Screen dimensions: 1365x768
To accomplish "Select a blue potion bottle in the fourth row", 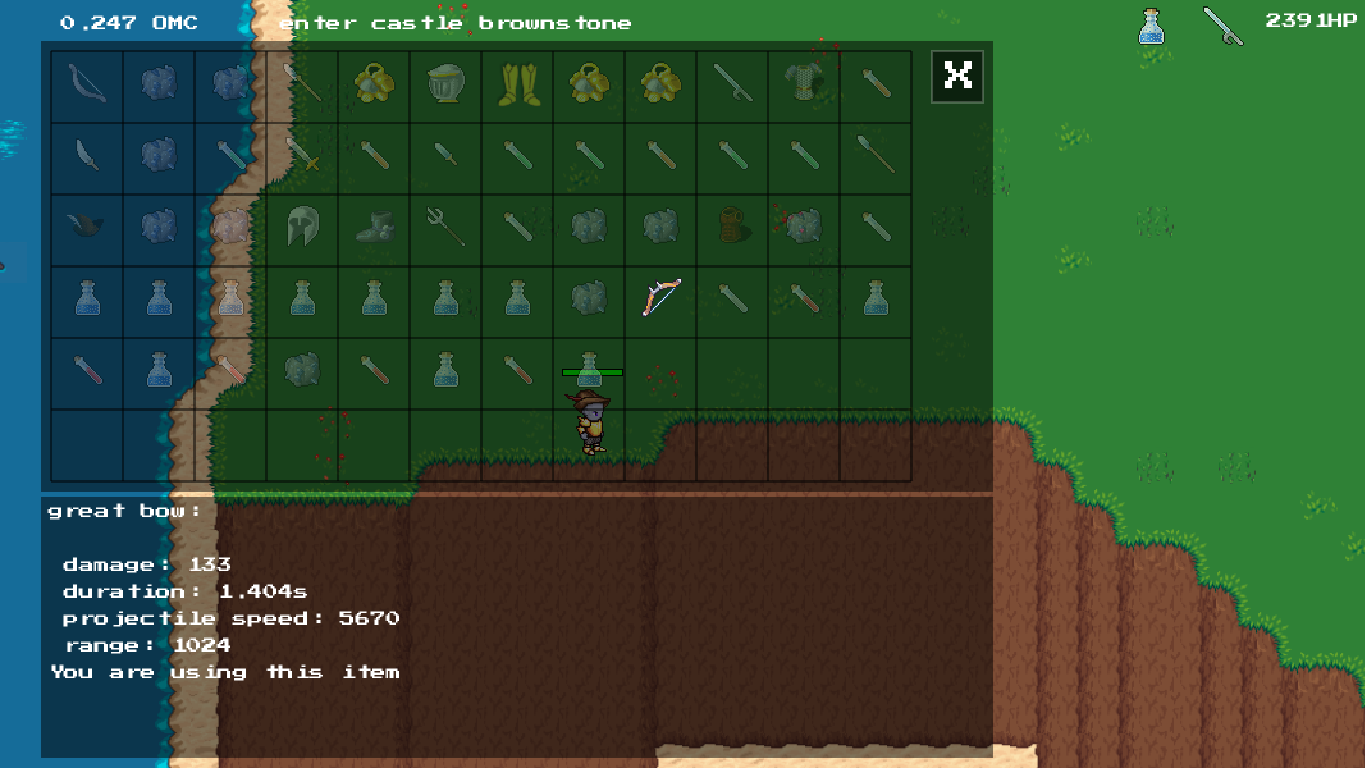I will click(x=87, y=299).
